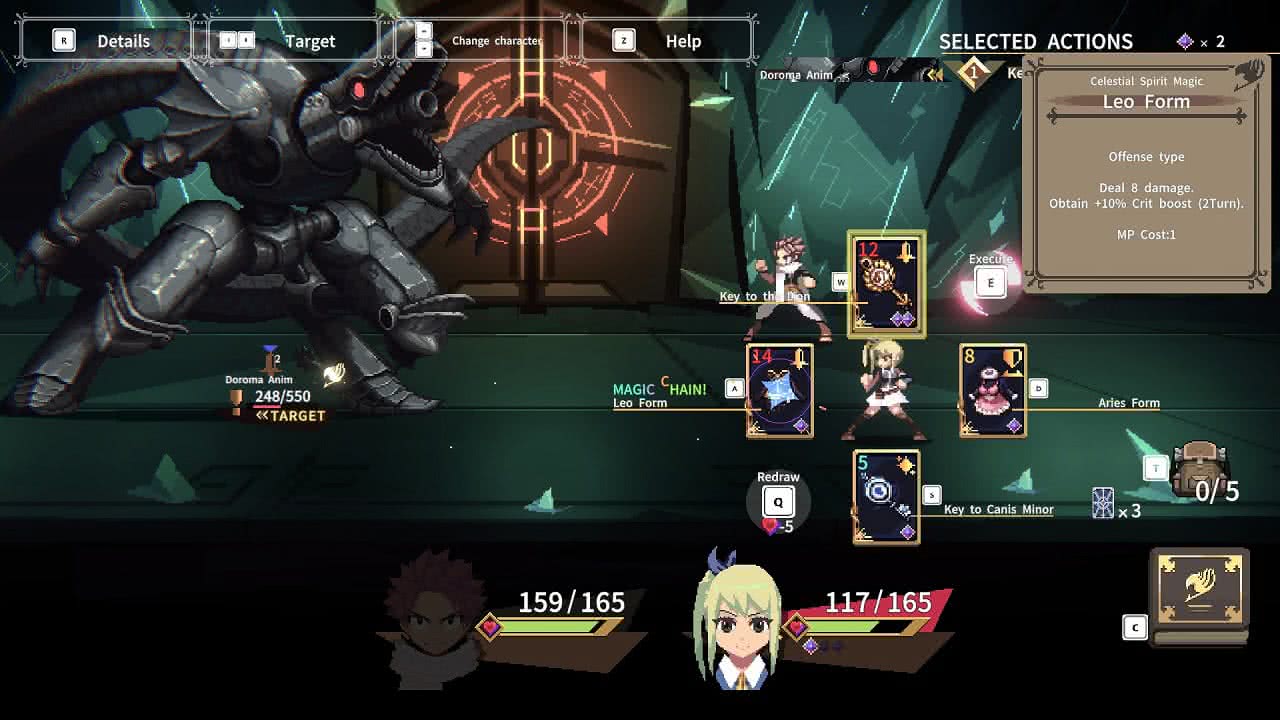Select the Key to Canis Minor card
Image resolution: width=1280 pixels, height=720 pixels.
pyautogui.click(x=886, y=497)
